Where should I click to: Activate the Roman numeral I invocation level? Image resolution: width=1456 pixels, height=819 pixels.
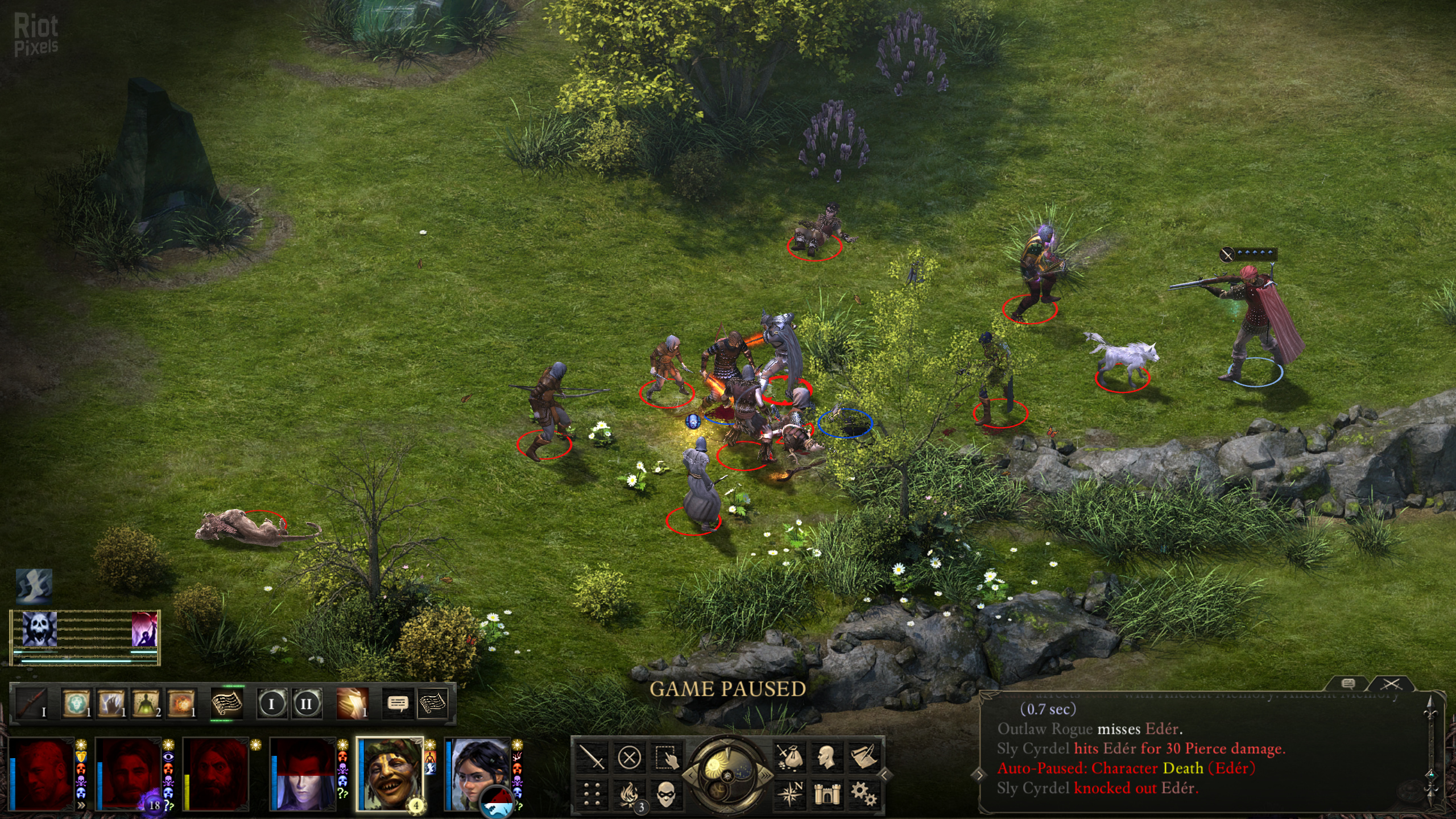click(271, 704)
